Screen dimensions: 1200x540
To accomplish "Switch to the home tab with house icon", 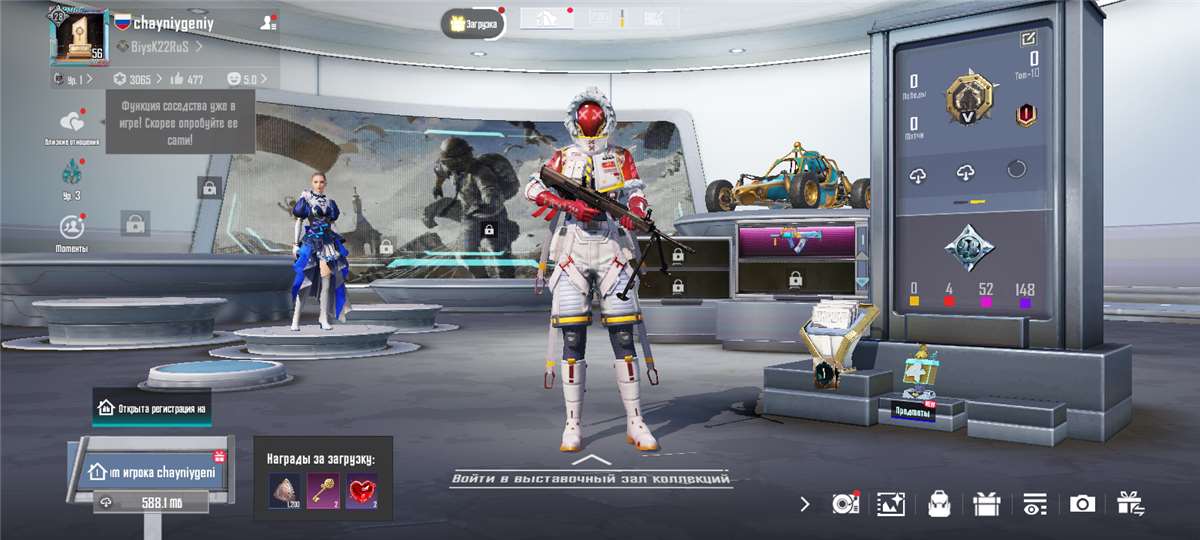I will 547,18.
